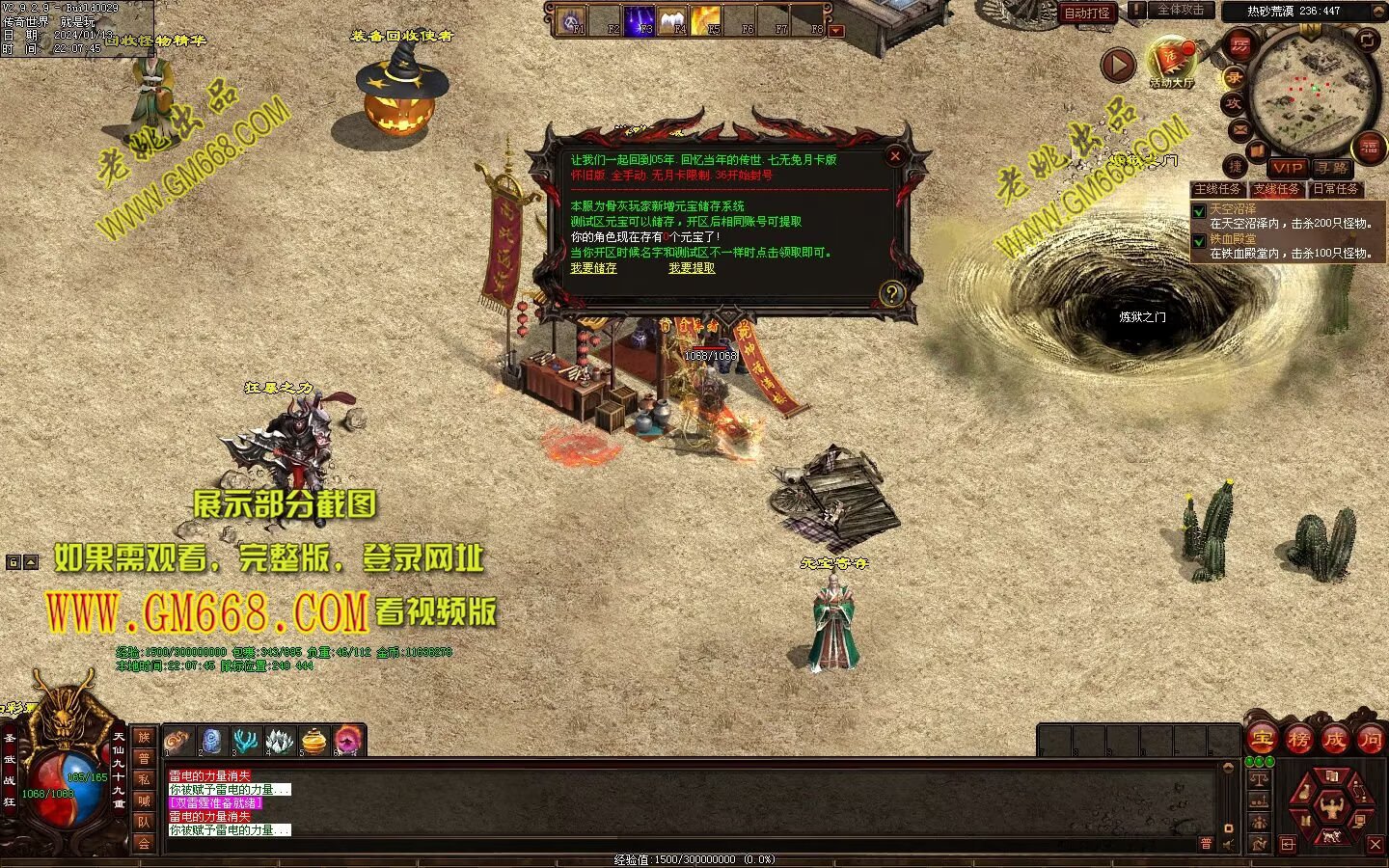The height and width of the screenshot is (868, 1389).
Task: Choose the 我要储存 deposit option
Action: click(593, 268)
